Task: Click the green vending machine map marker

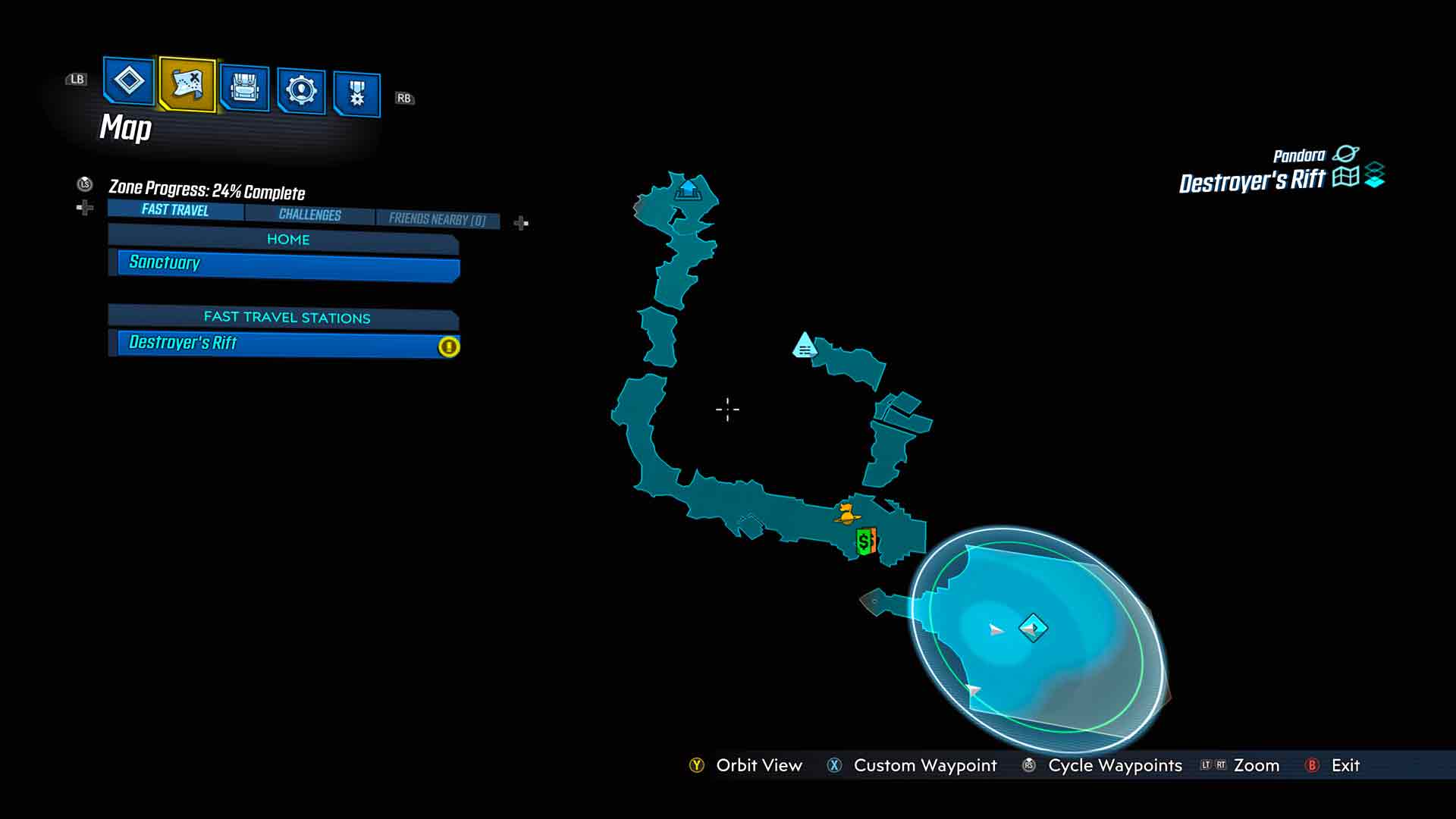Action: pyautogui.click(x=865, y=541)
